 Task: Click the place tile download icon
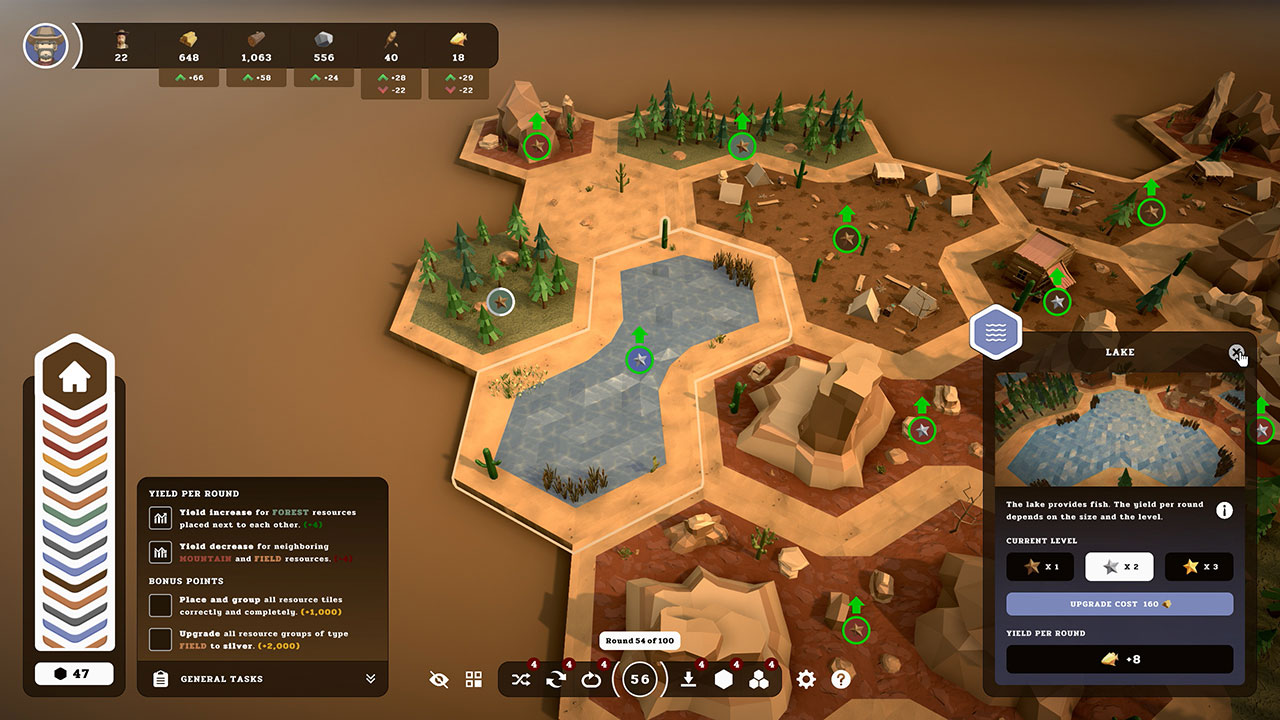686,679
